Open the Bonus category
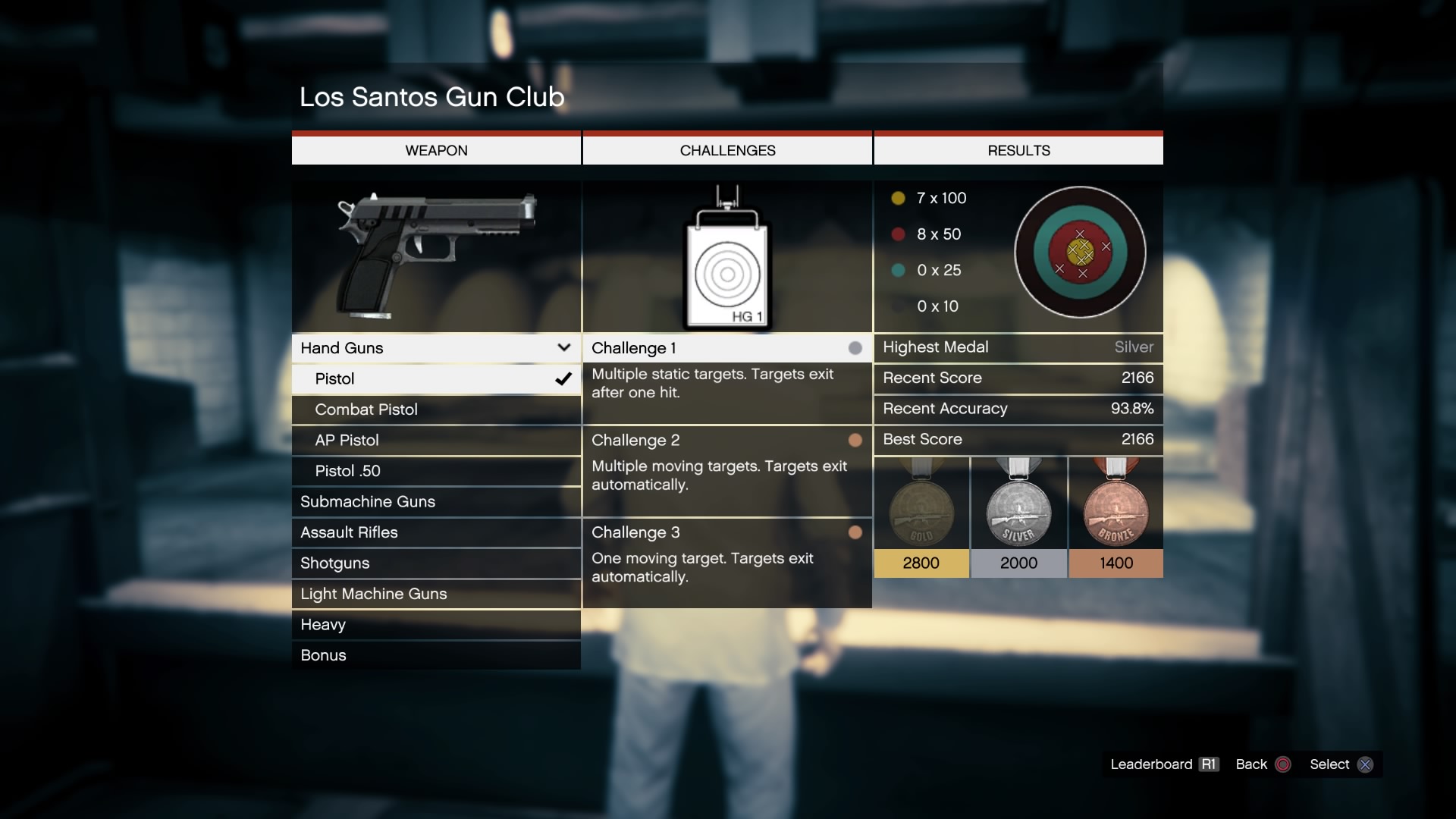The image size is (1456, 819). click(x=435, y=655)
